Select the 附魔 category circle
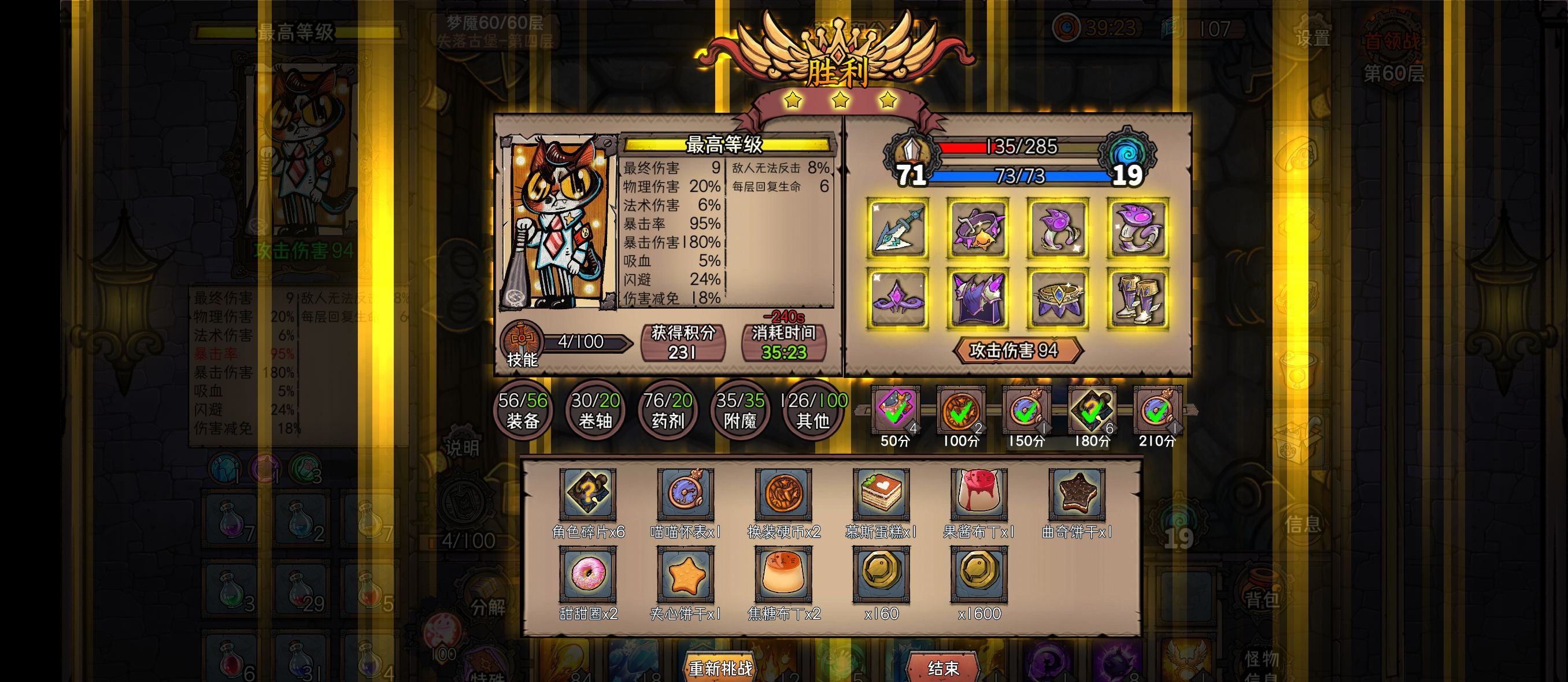This screenshot has width=1568, height=682. pyautogui.click(x=739, y=409)
